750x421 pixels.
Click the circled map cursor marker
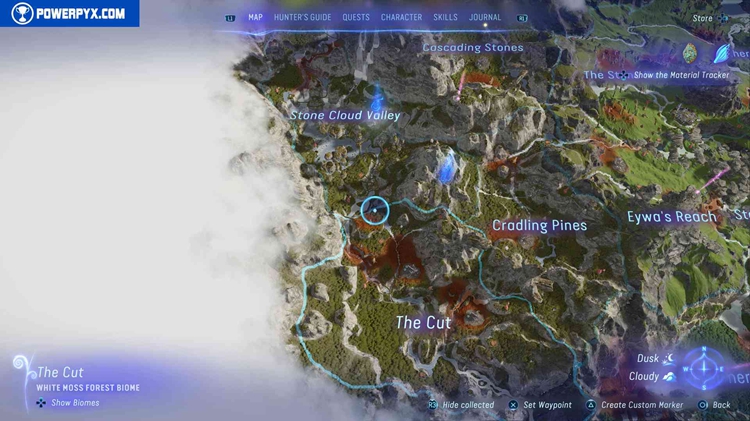[x=374, y=209]
